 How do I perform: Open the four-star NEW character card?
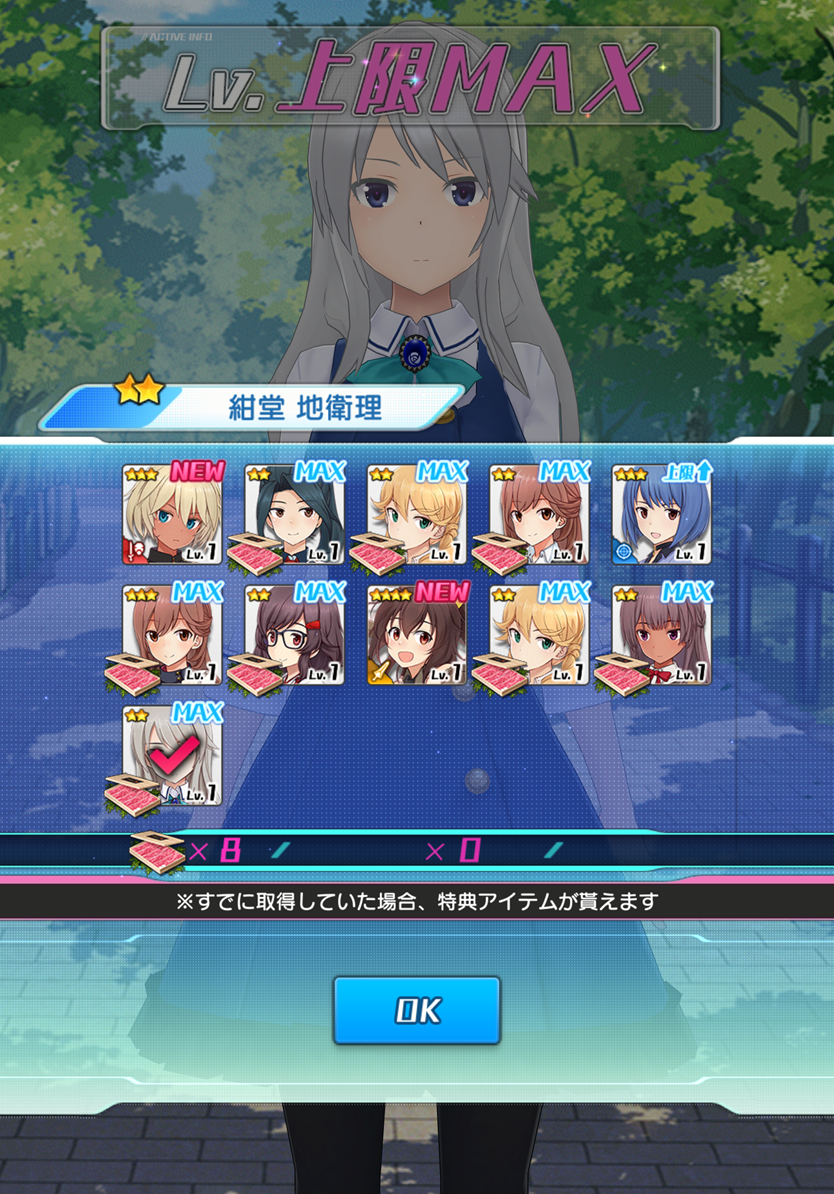(x=417, y=636)
